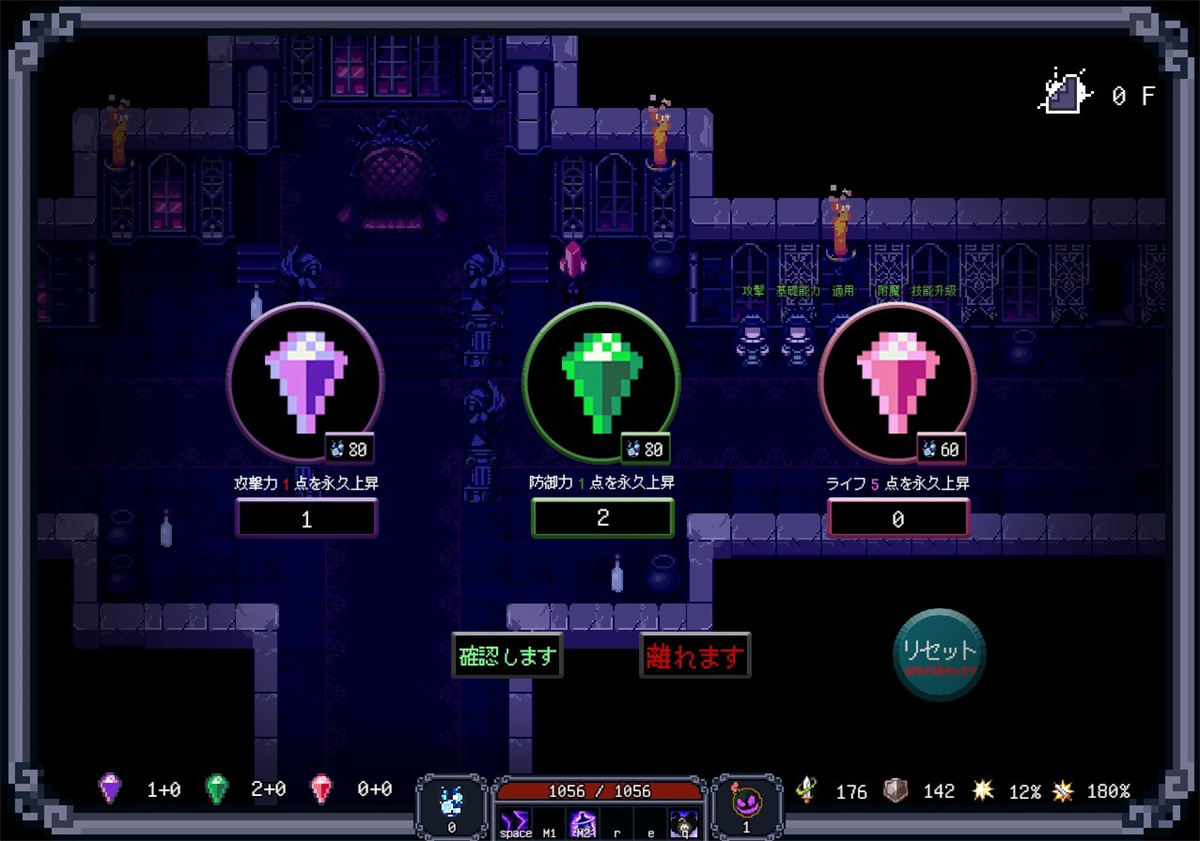The width and height of the screenshot is (1200, 841).
Task: Activate the M2 skill slot
Action: pos(583,824)
